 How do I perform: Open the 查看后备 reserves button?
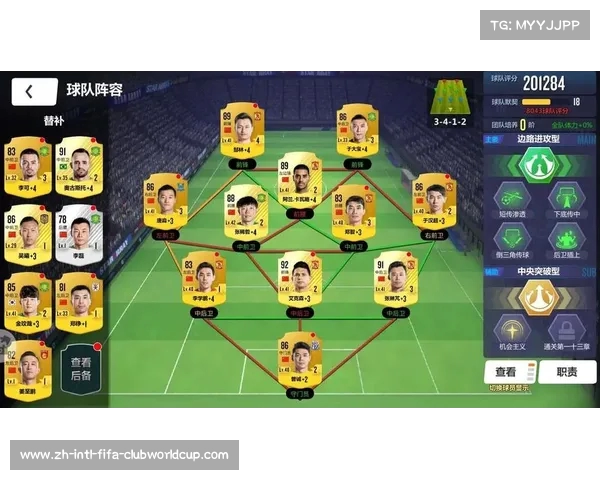point(82,367)
